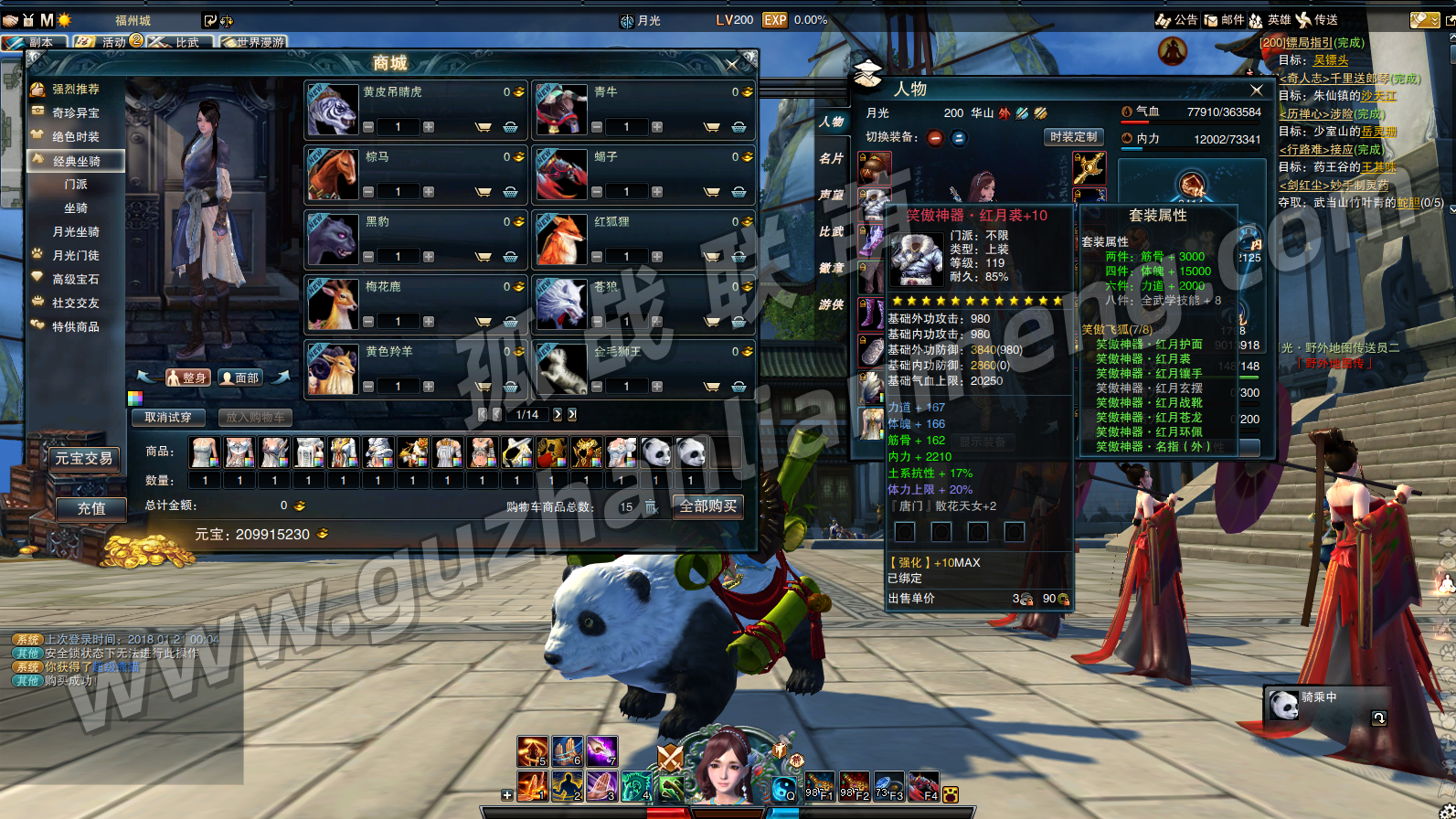The image size is (1456, 819).
Task: Cancel outfit preview with 取消试穿
Action: pyautogui.click(x=168, y=418)
